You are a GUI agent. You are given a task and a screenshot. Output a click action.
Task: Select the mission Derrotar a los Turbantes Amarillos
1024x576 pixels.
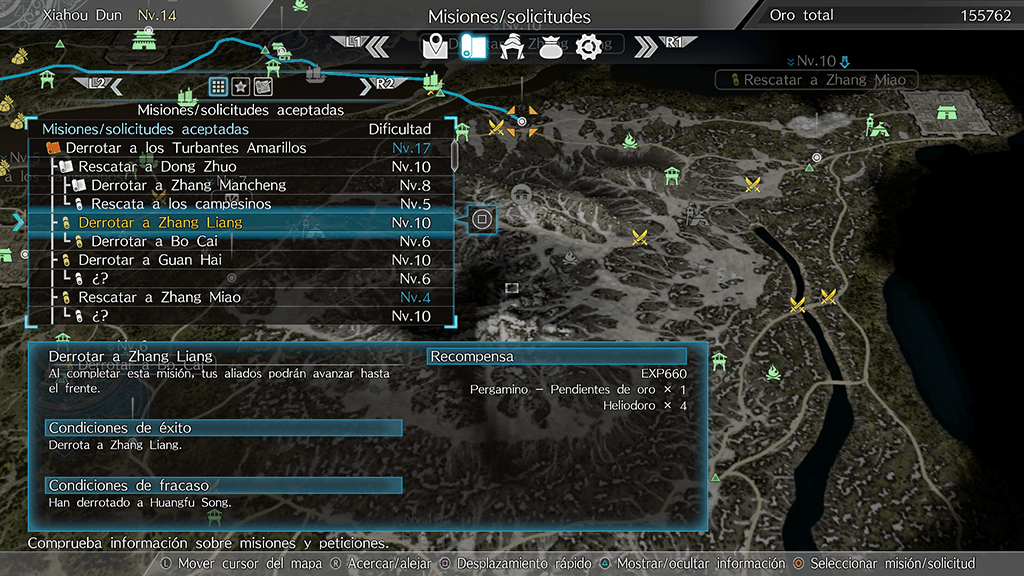coord(186,148)
